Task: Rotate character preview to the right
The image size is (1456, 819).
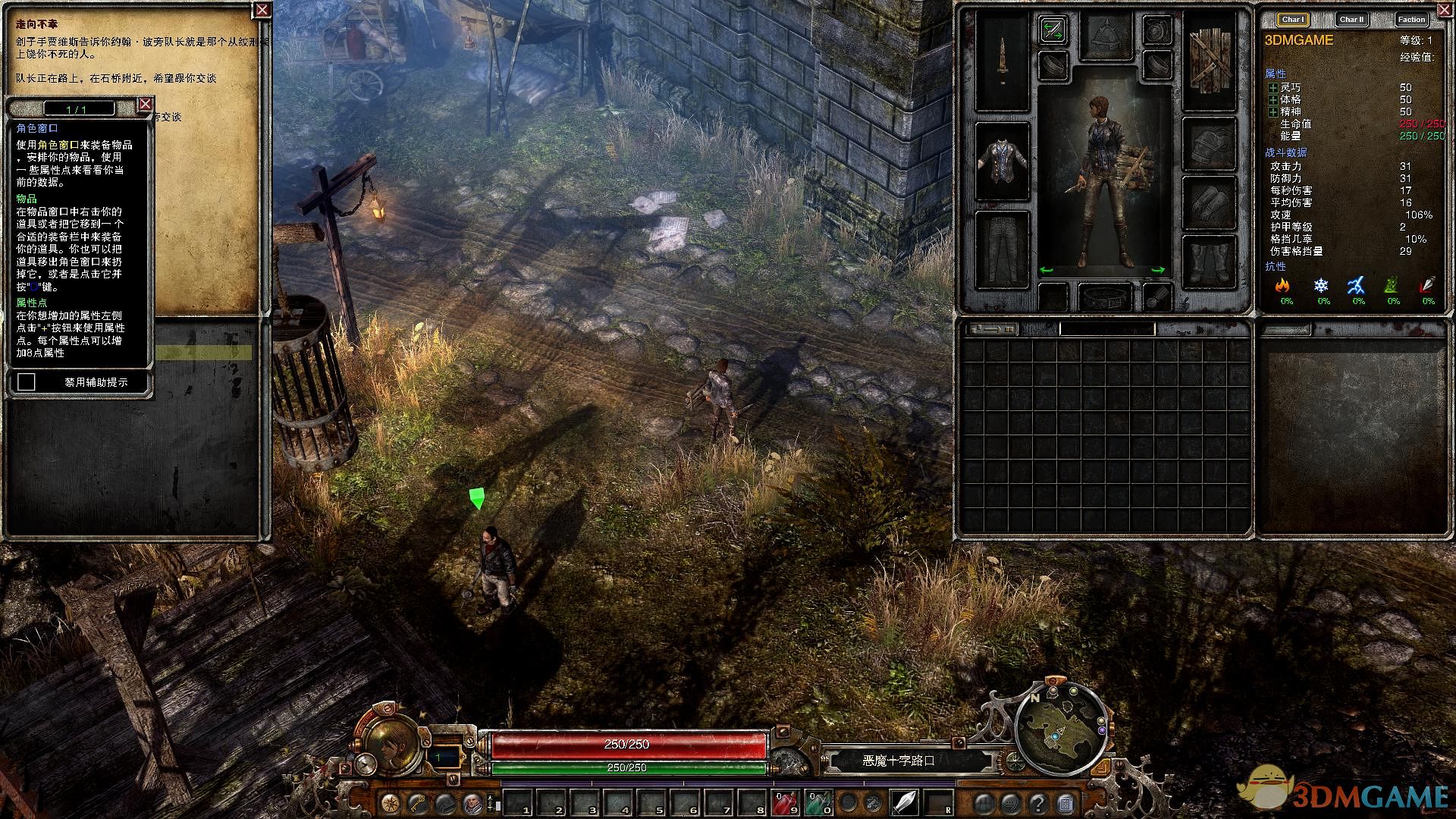Action: [1158, 270]
